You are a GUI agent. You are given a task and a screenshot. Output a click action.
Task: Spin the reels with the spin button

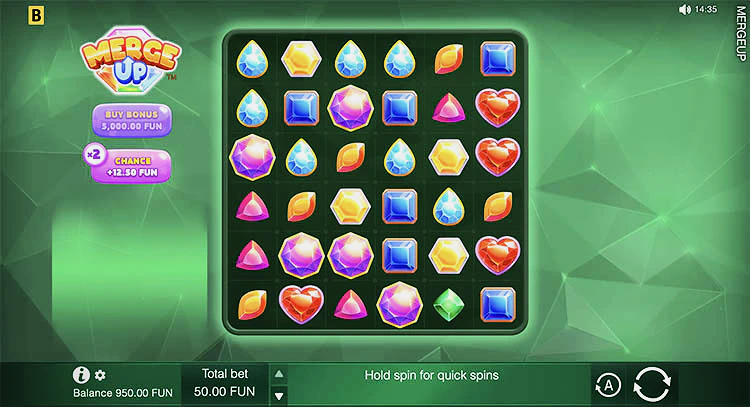click(x=653, y=385)
